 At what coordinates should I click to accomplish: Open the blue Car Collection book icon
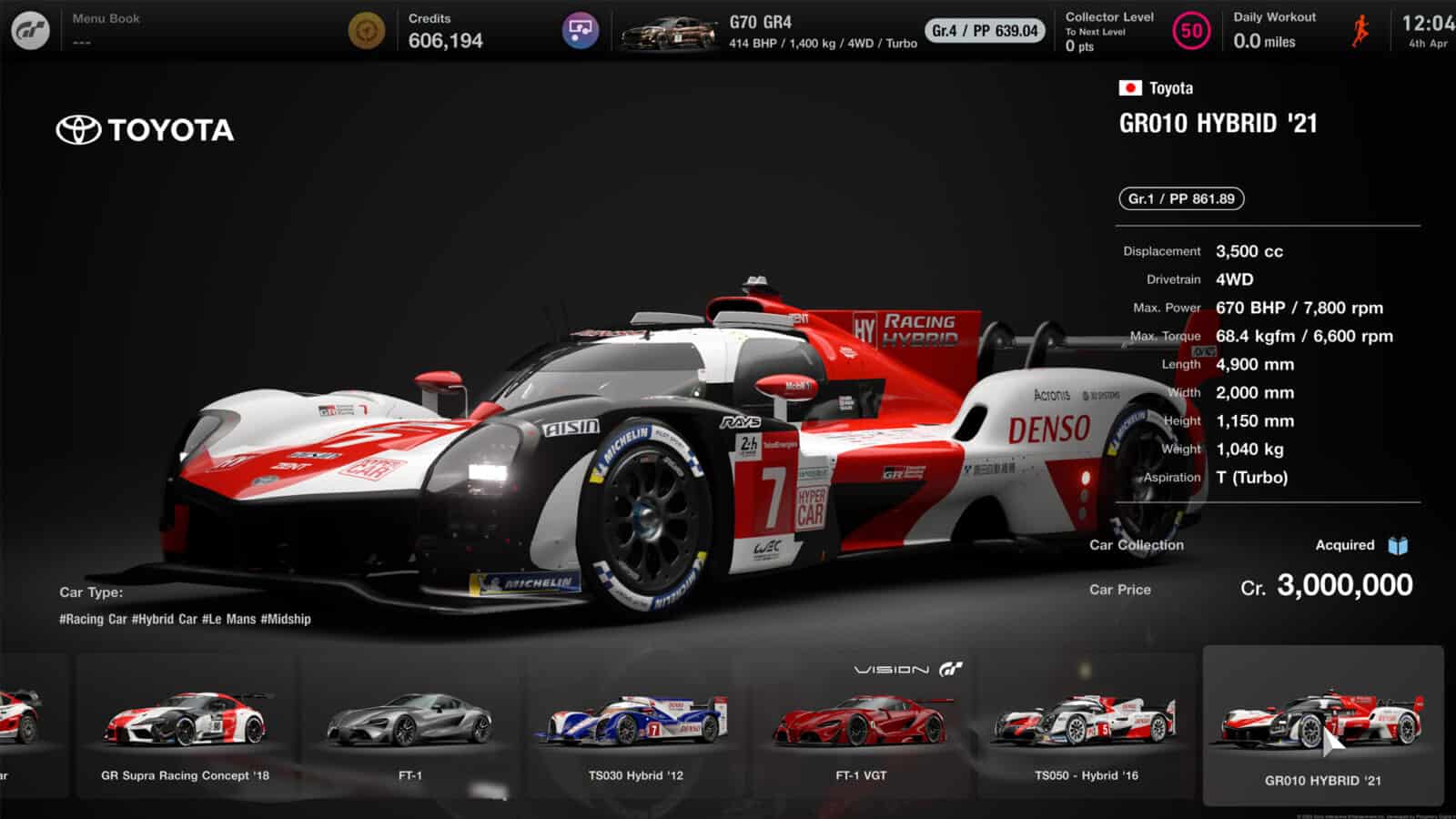(x=1398, y=544)
